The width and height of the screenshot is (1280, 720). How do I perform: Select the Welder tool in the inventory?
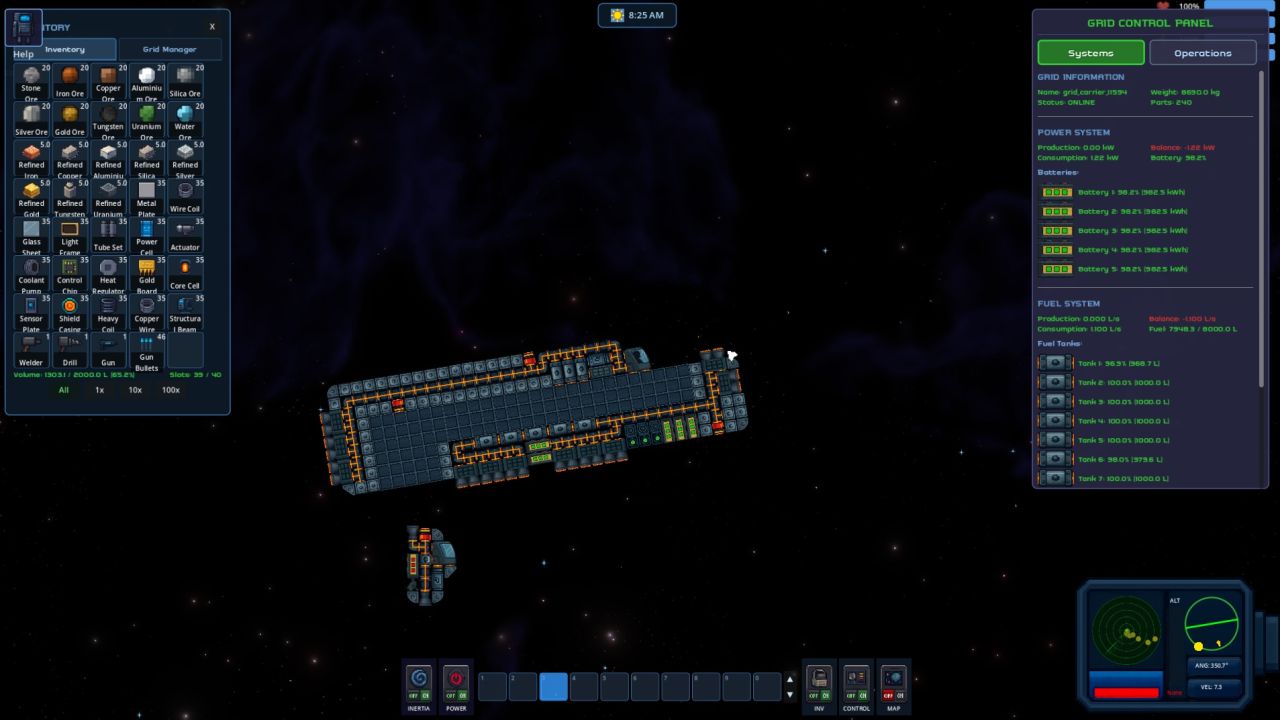31,348
